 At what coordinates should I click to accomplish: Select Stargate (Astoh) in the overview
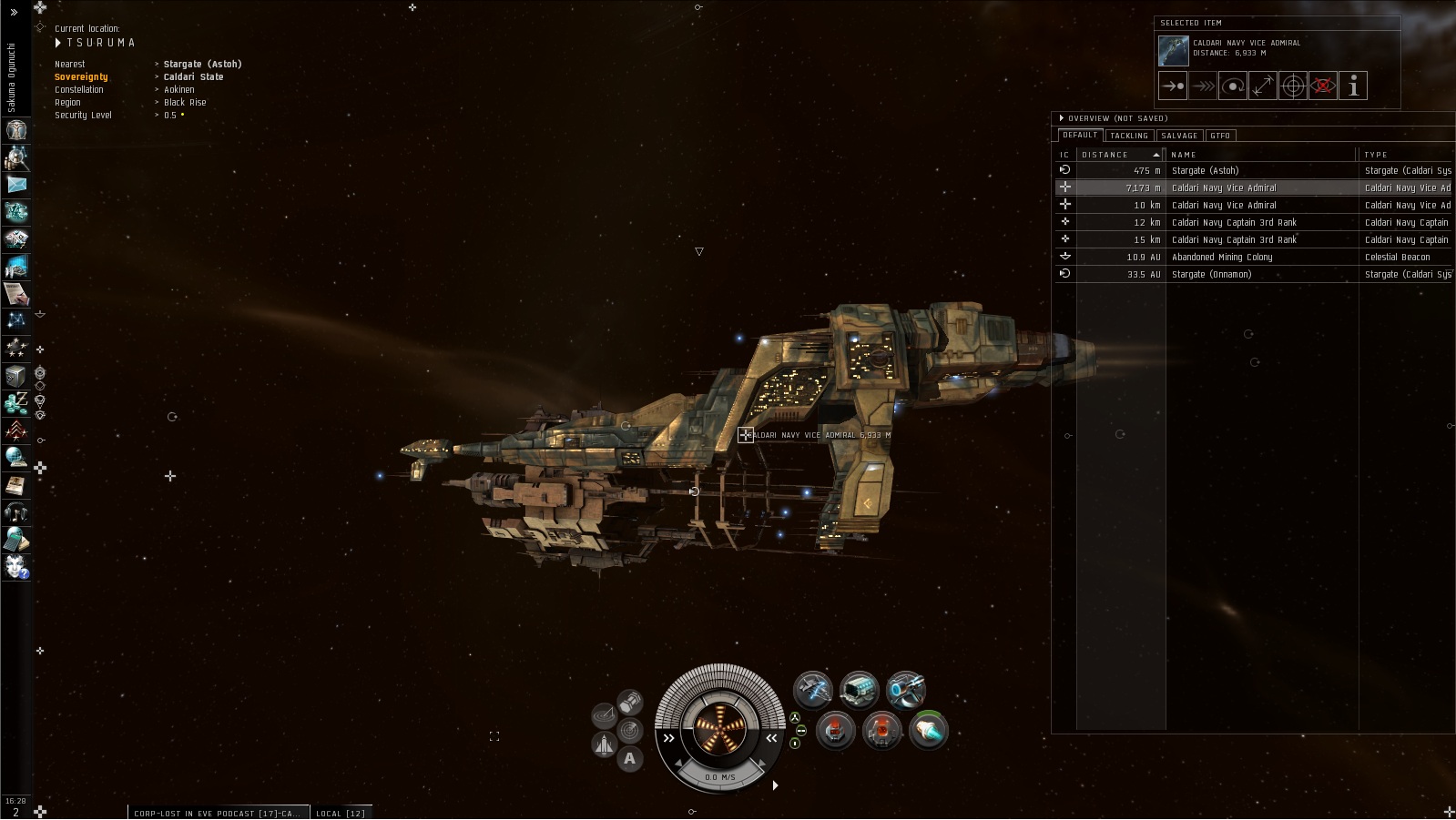(x=1205, y=170)
